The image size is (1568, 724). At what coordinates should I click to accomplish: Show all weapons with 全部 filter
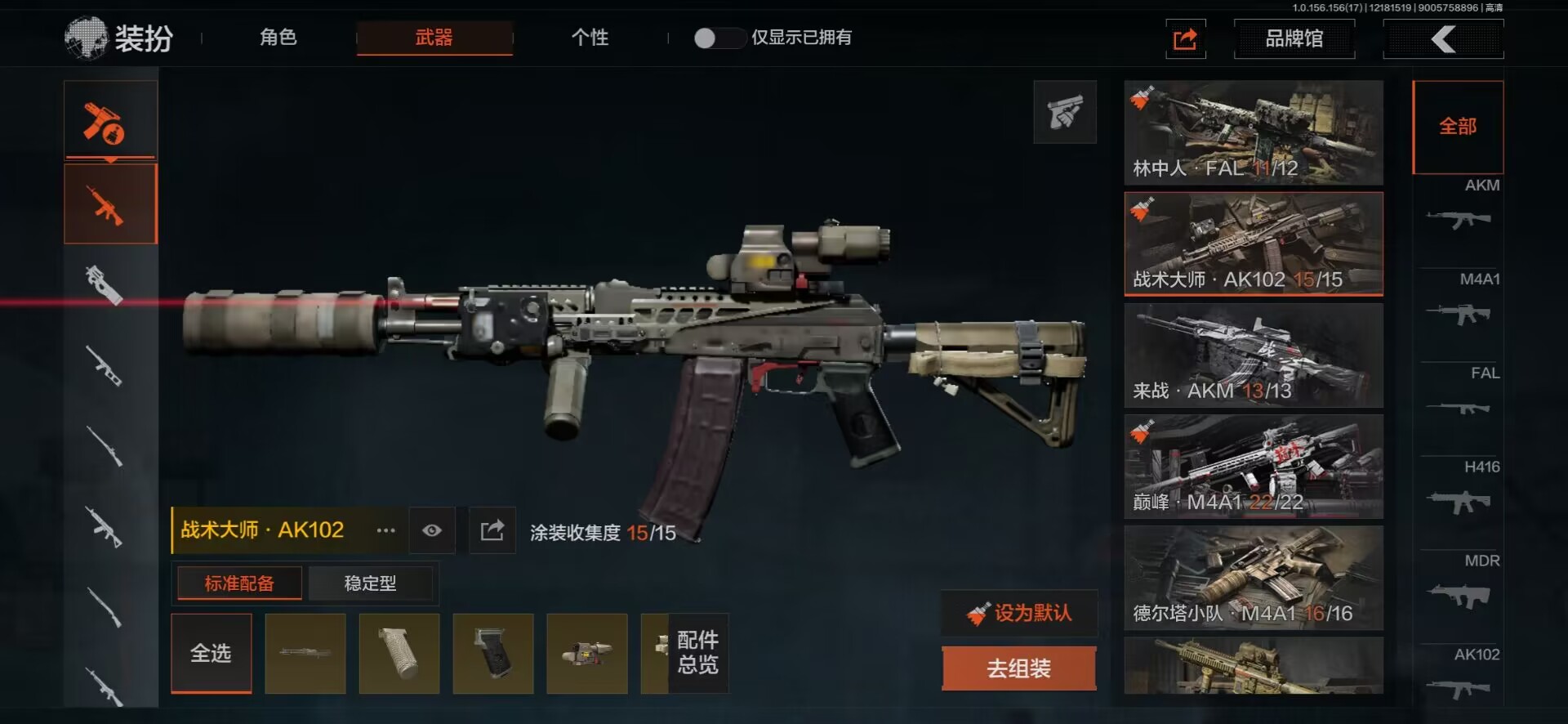[x=1458, y=127]
